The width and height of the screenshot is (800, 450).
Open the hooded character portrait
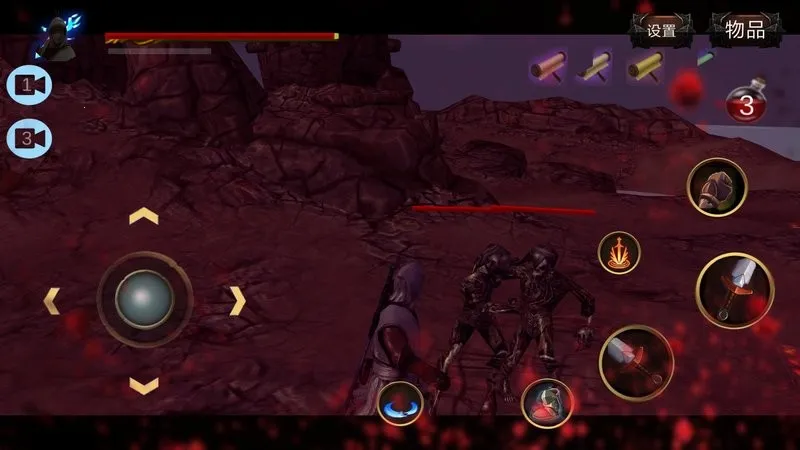(56, 38)
